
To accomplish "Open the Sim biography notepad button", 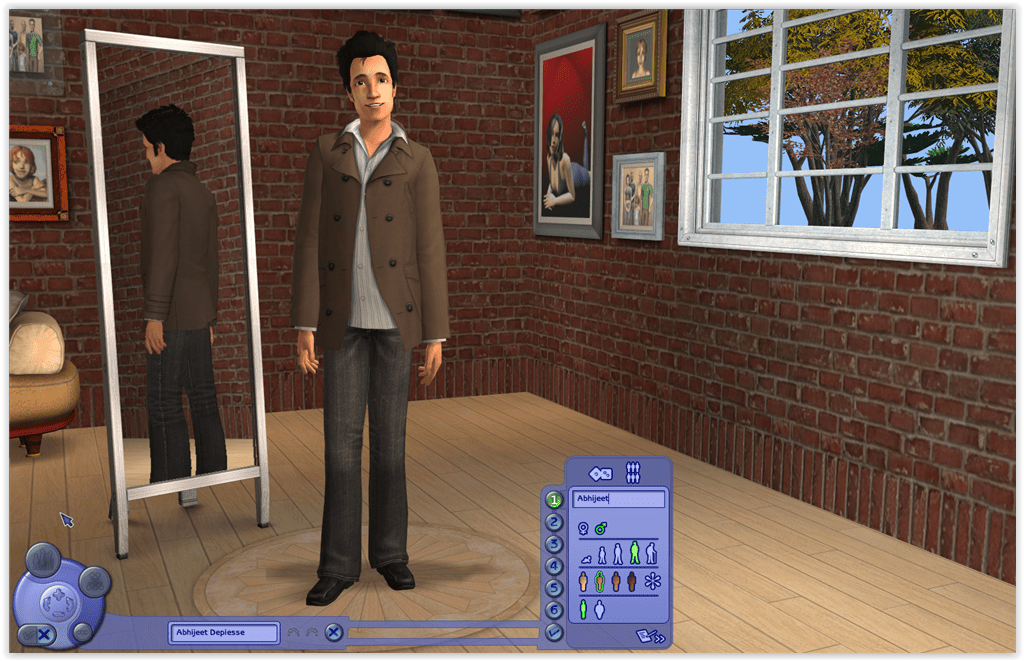I will 648,635.
